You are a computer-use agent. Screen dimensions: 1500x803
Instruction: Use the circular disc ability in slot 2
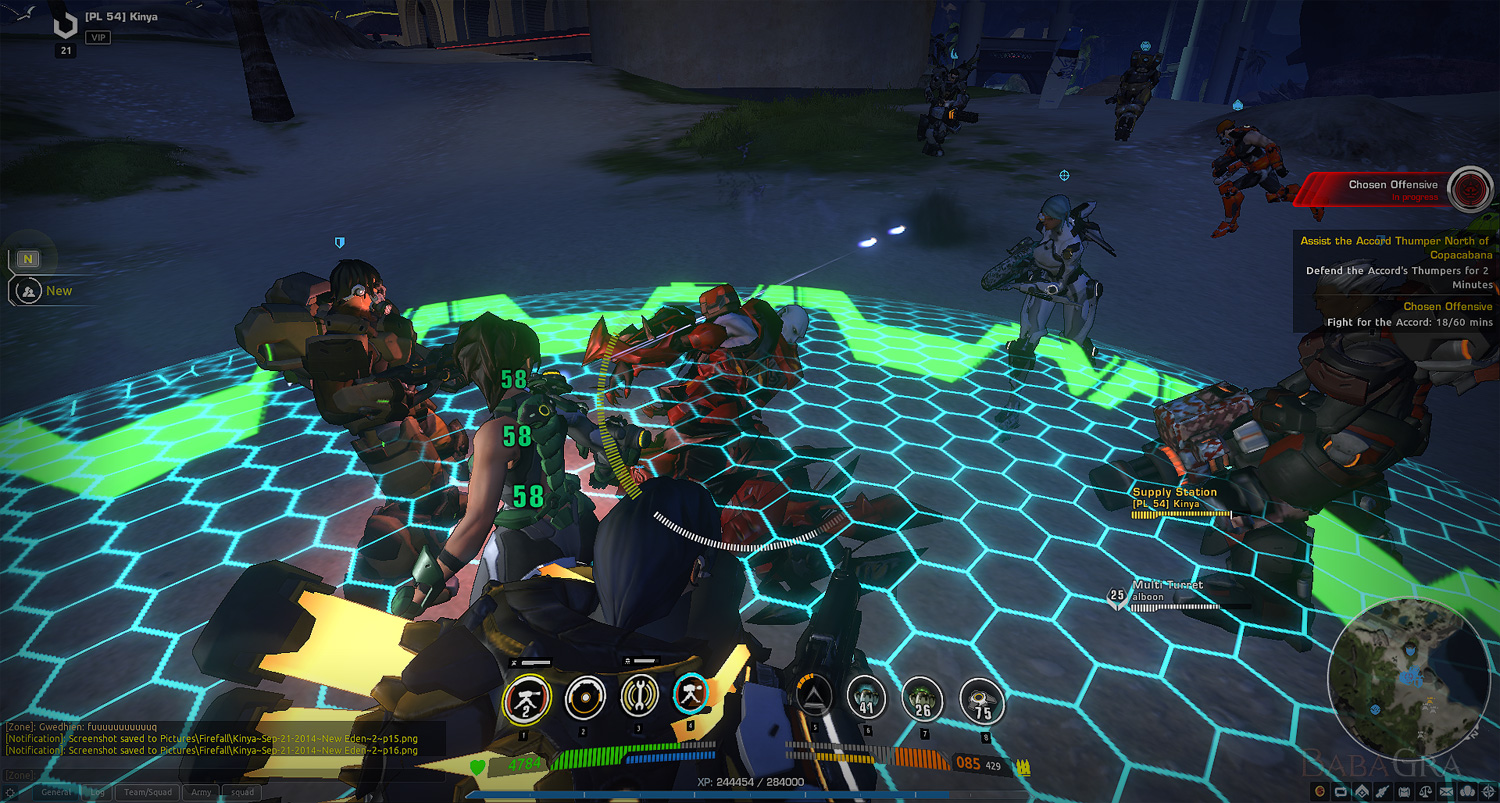coord(585,698)
